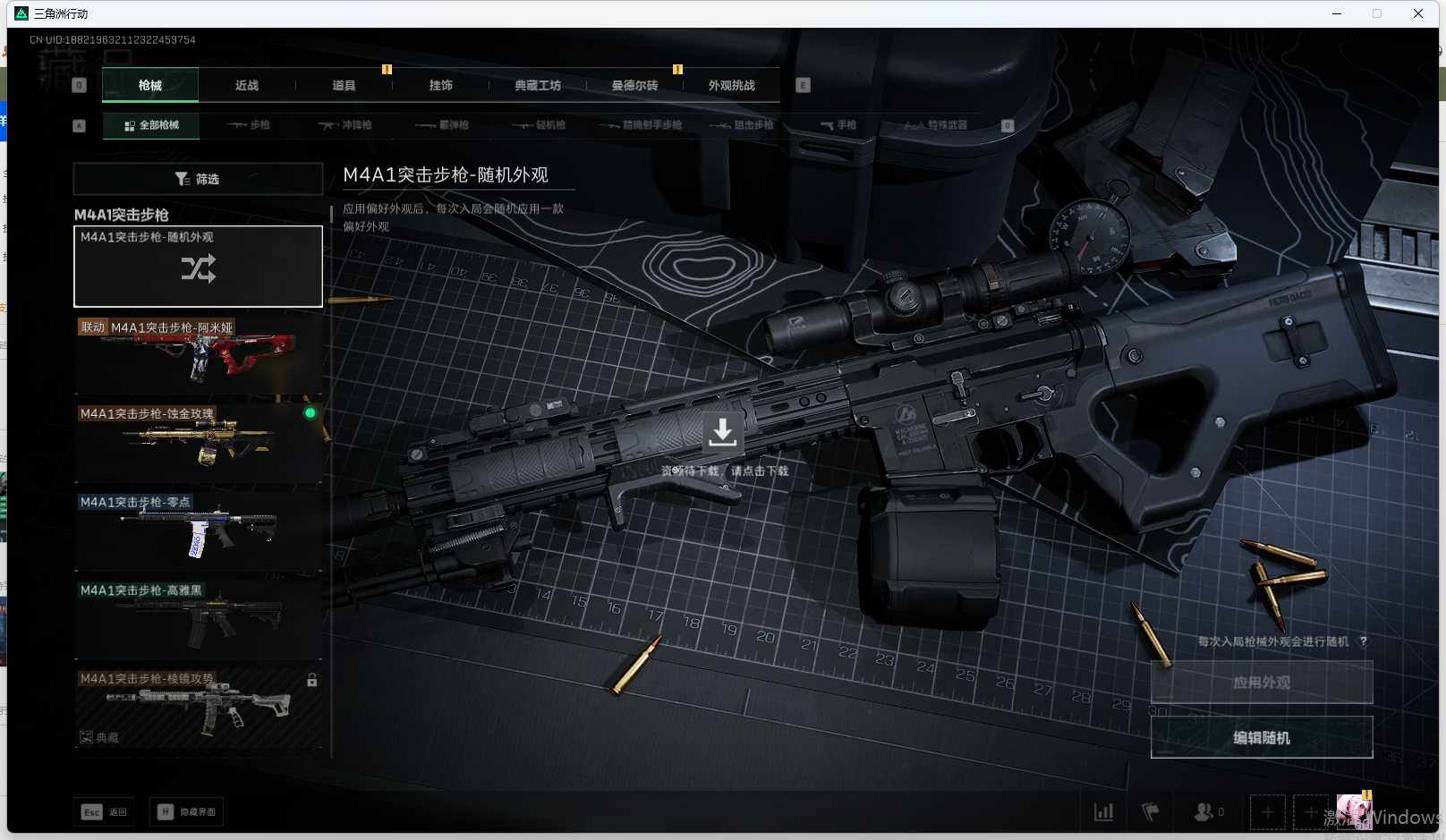Open the 外观挑战 tab
This screenshot has height=840, width=1446.
click(x=731, y=86)
